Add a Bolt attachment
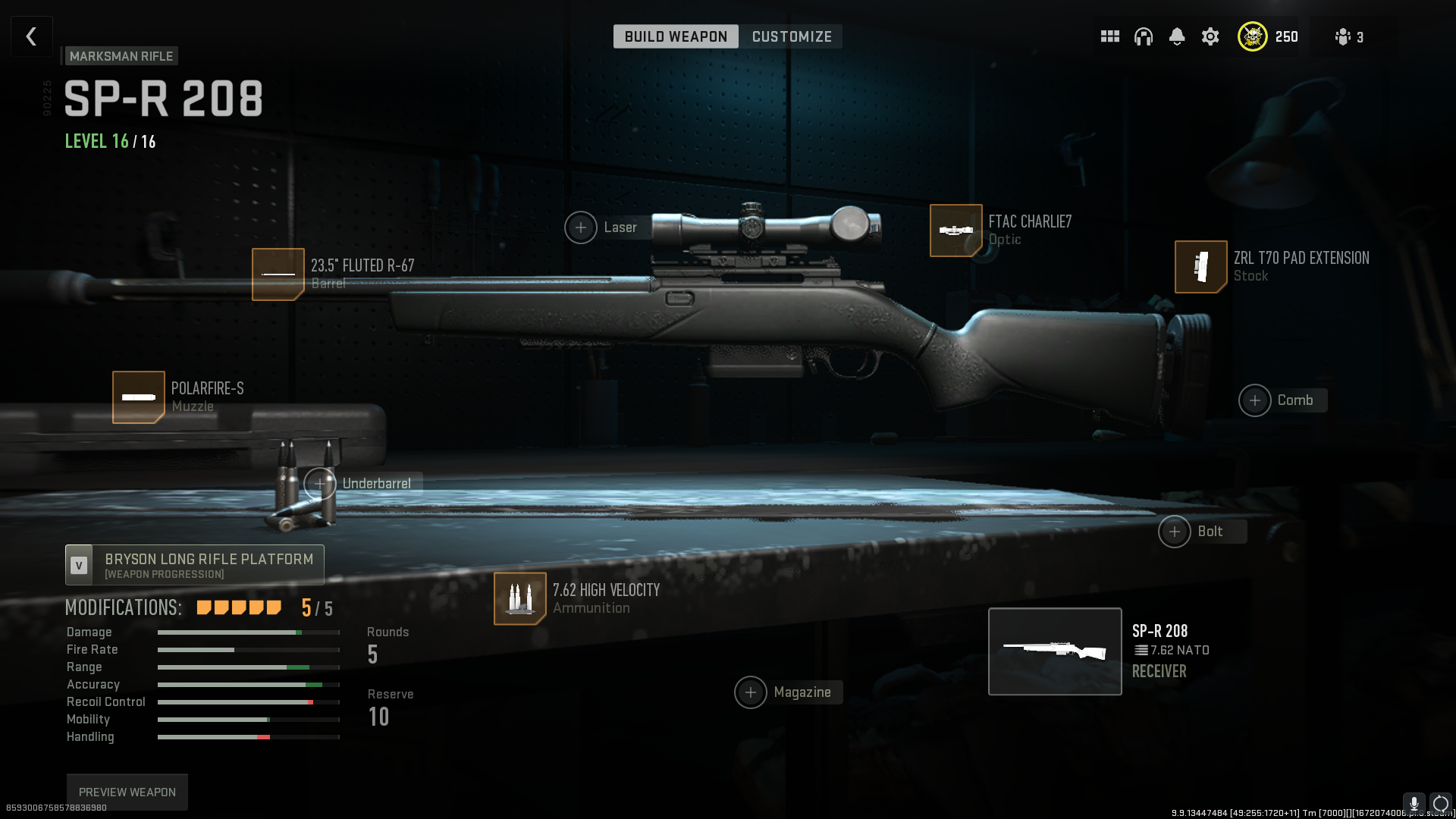 tap(1175, 532)
